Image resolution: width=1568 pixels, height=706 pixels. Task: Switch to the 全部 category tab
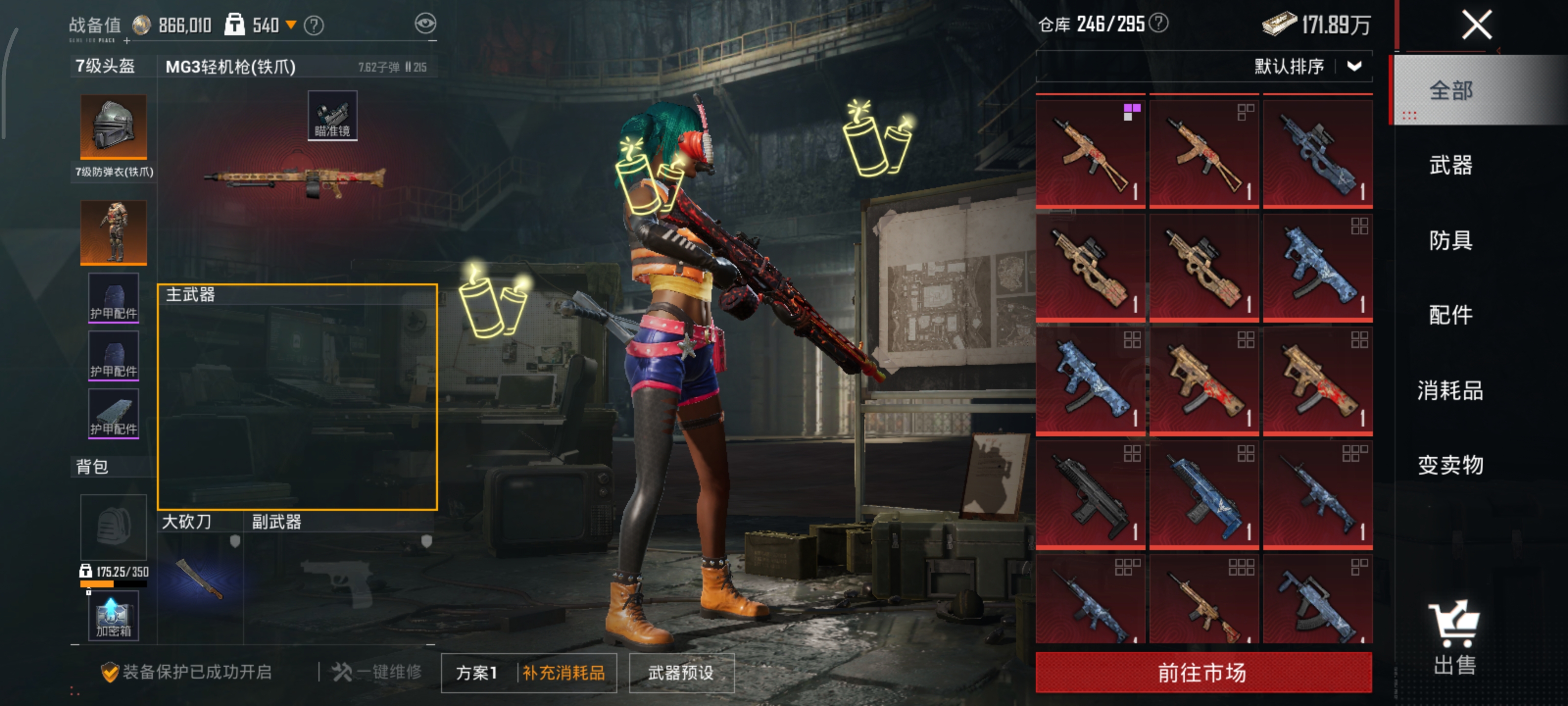1450,91
